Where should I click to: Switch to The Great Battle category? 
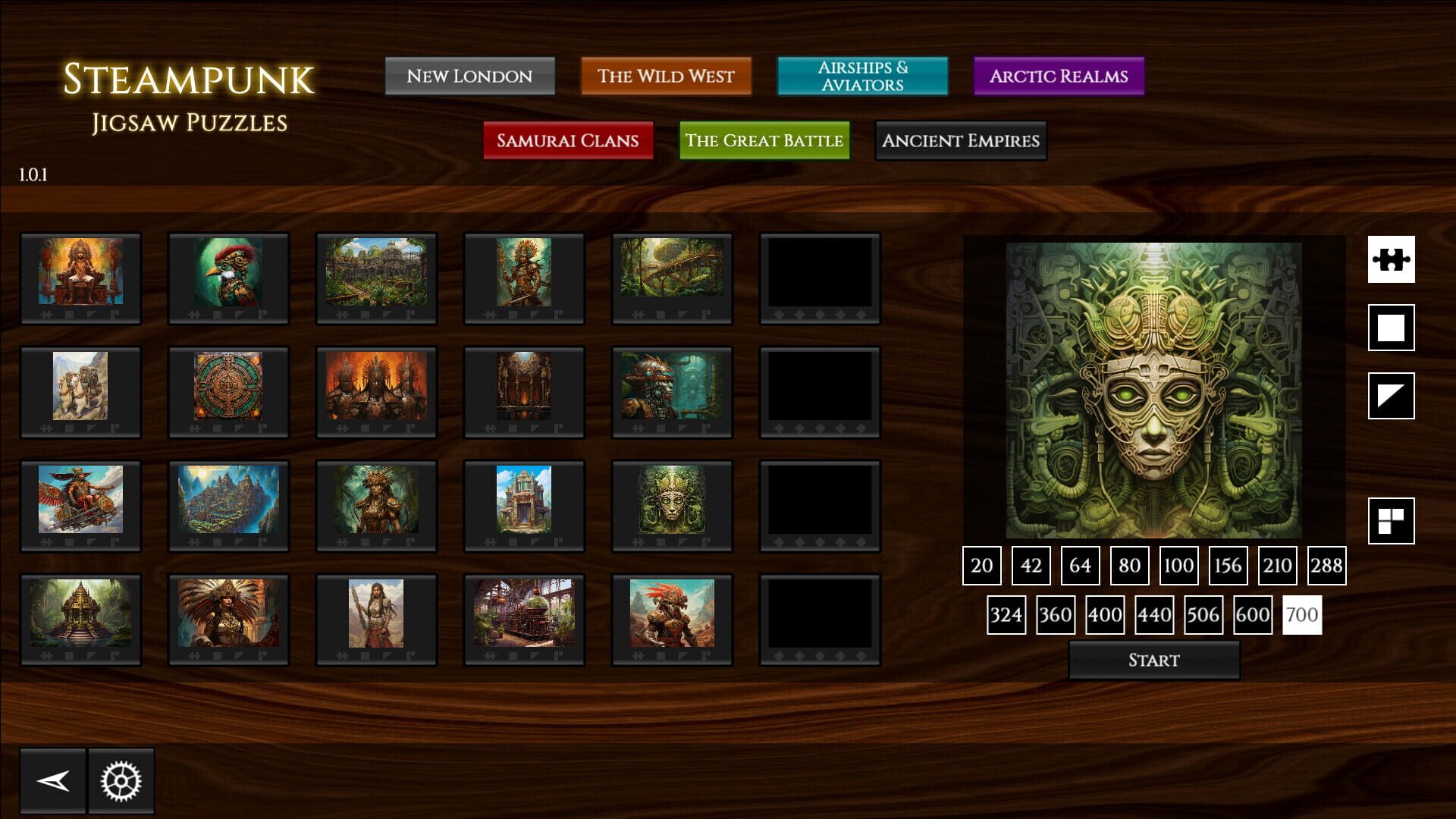point(764,140)
